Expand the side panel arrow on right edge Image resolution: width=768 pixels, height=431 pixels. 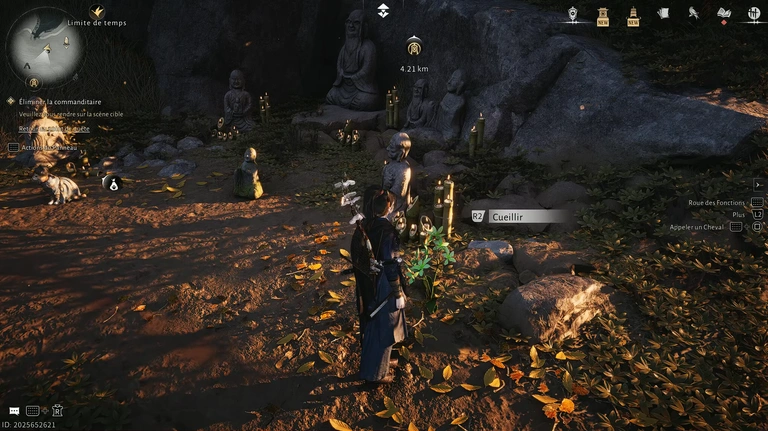pos(758,184)
